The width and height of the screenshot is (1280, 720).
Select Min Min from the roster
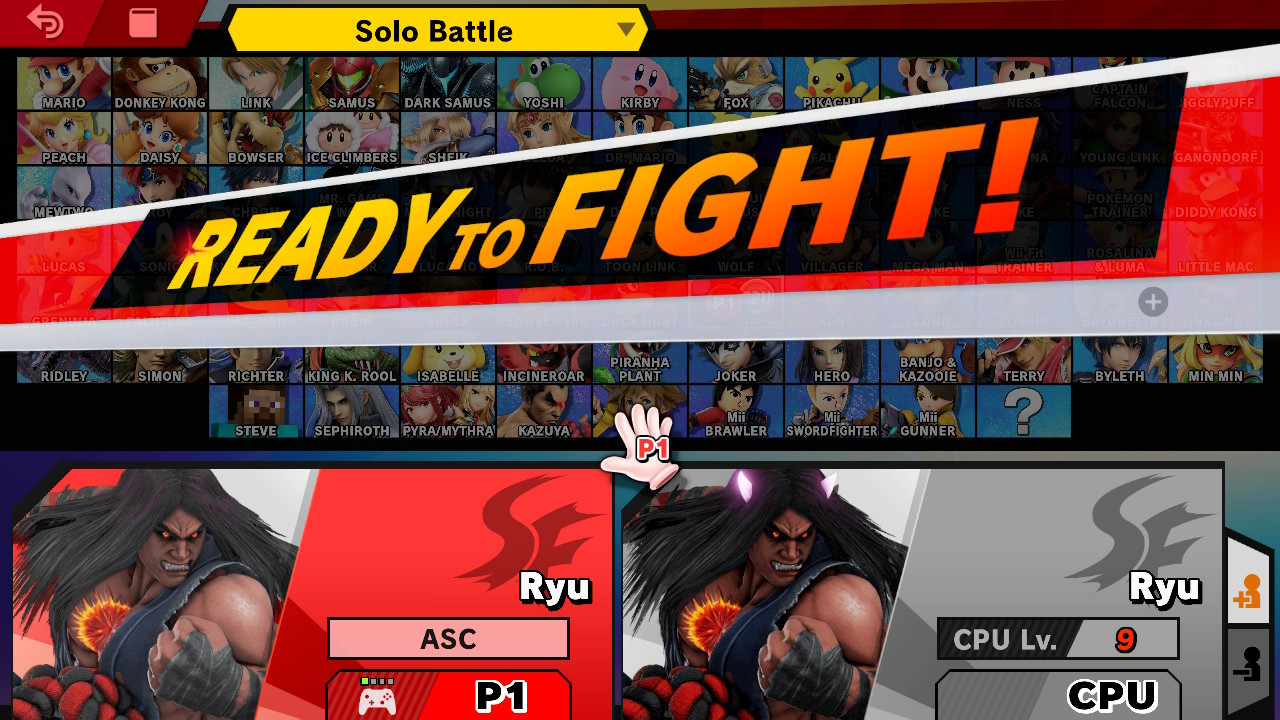click(1214, 360)
